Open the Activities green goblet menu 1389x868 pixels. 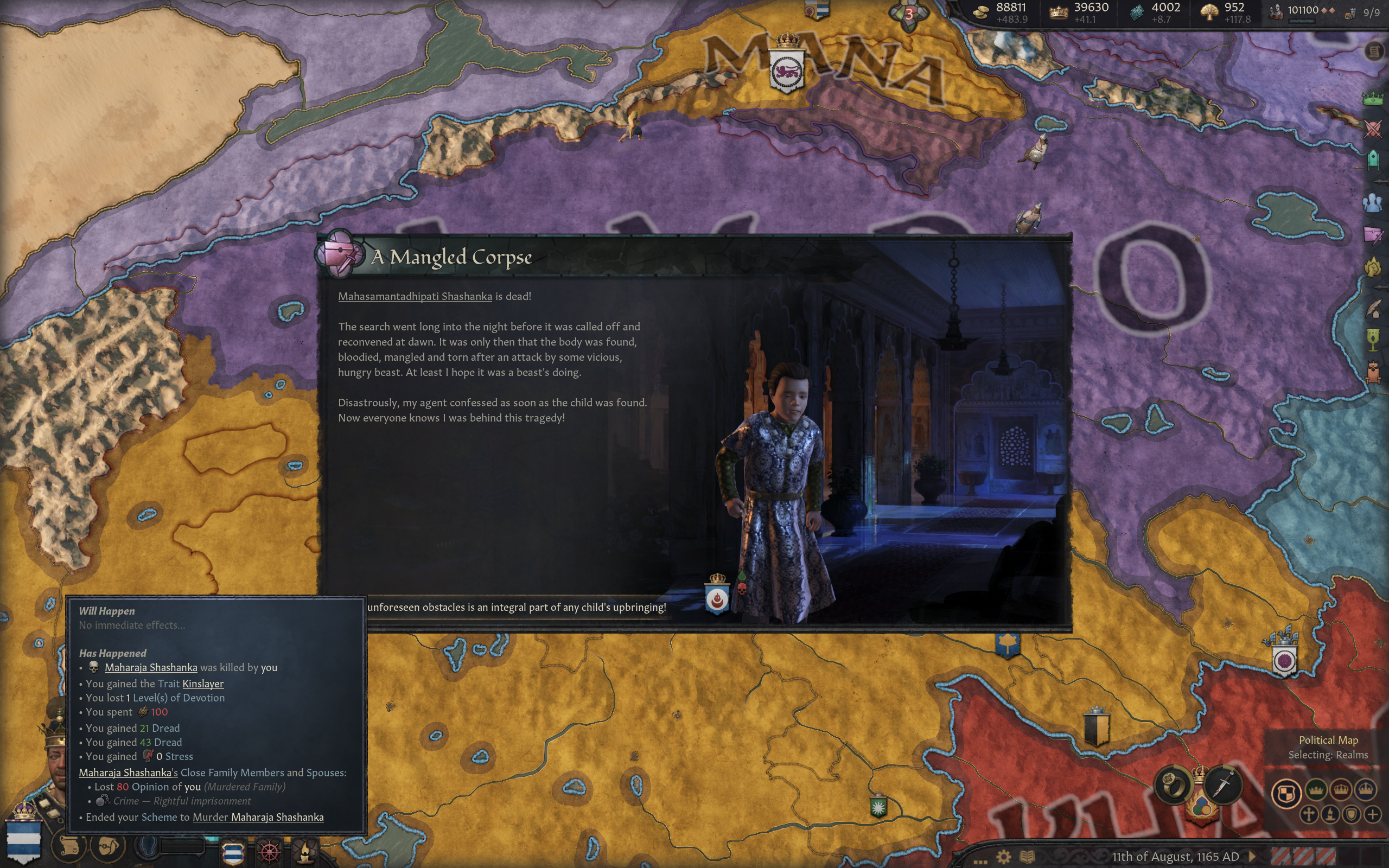[1372, 340]
